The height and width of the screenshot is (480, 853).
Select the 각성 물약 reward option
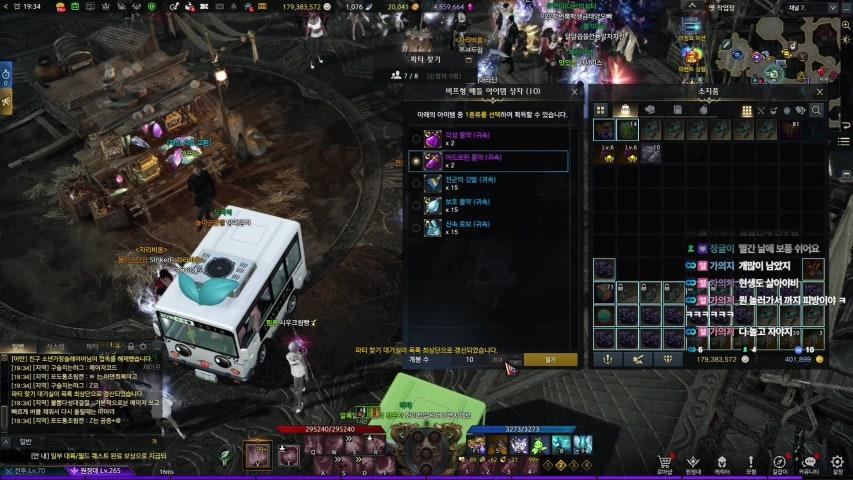[x=416, y=137]
